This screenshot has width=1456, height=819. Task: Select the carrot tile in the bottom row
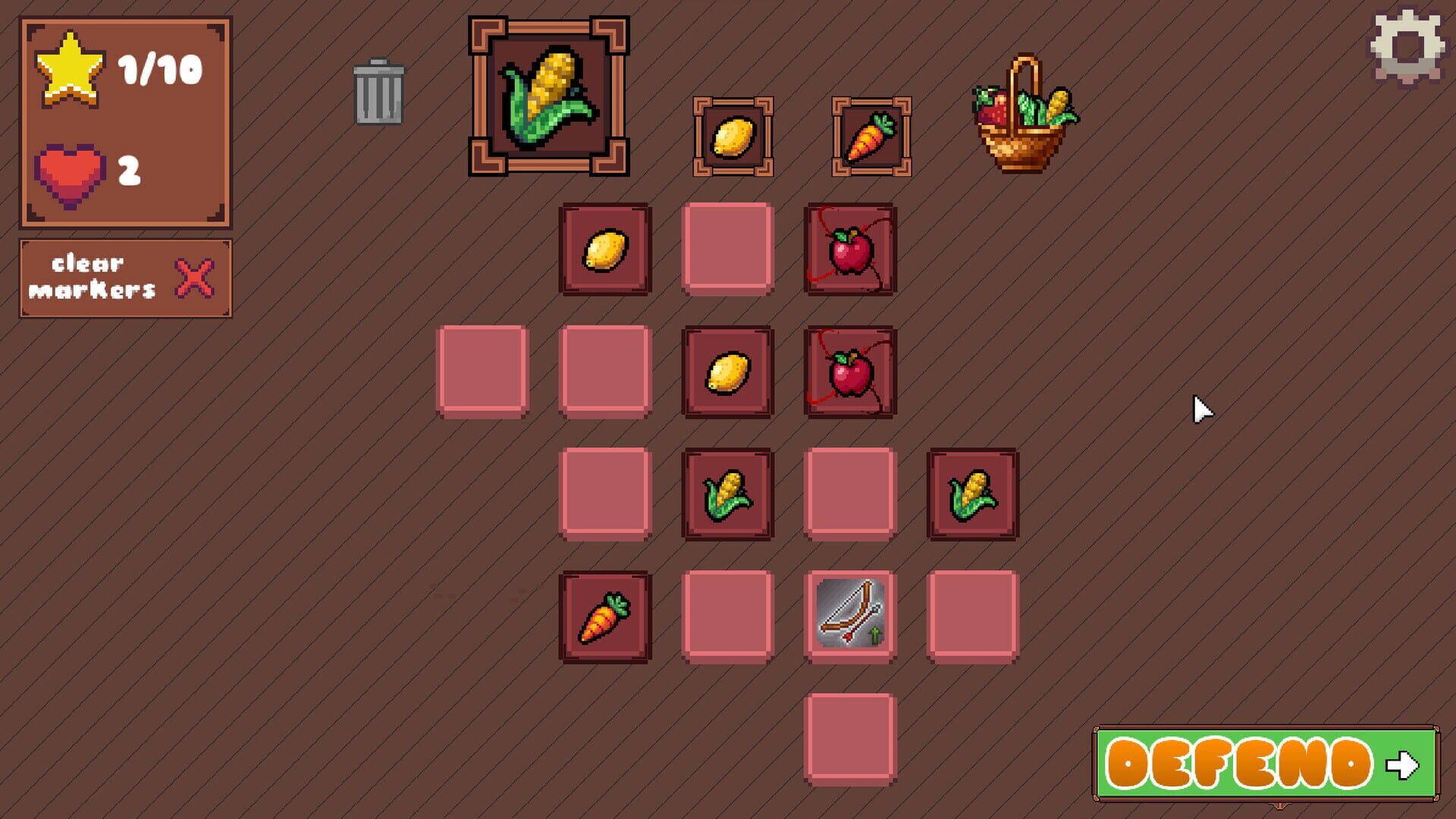(x=605, y=614)
